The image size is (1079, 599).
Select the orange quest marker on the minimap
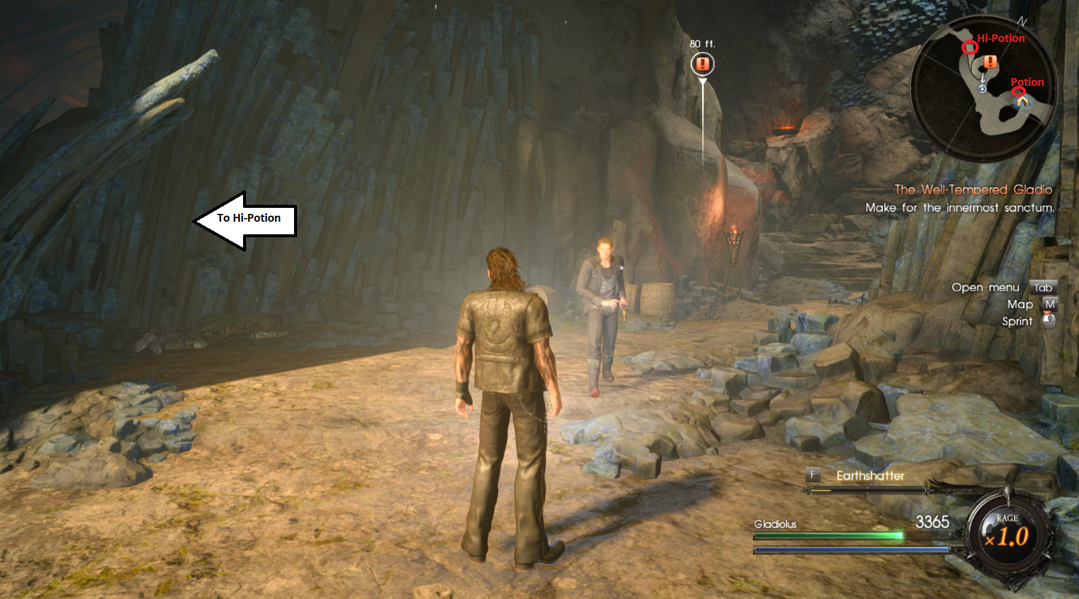pos(990,63)
